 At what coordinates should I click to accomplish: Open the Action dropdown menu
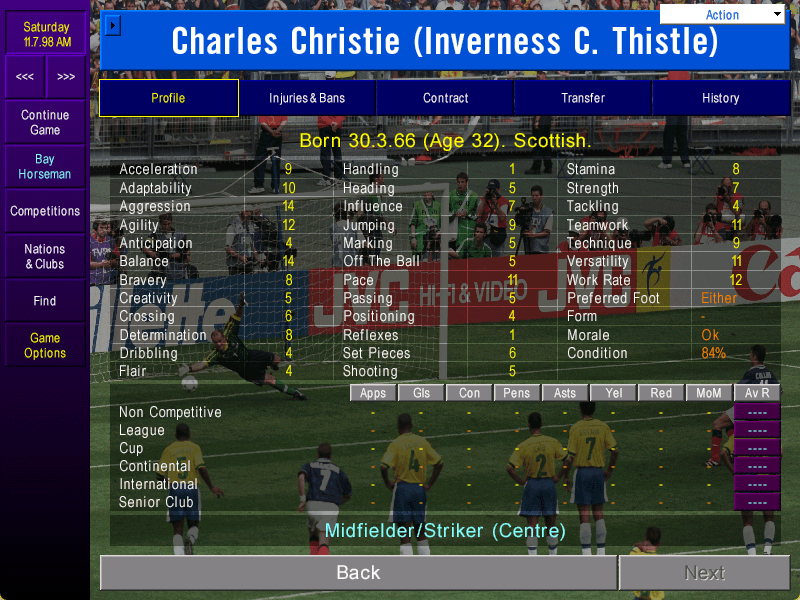(723, 15)
